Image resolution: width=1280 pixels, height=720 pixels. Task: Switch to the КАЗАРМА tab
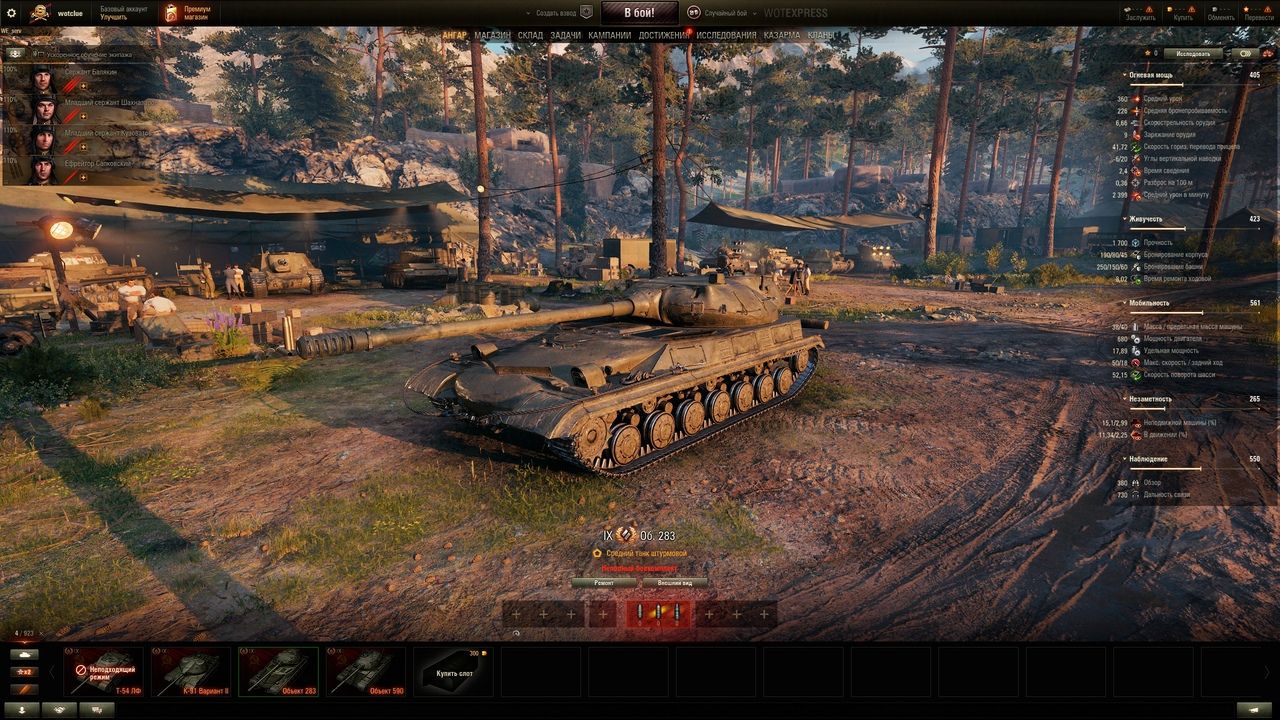pos(782,35)
